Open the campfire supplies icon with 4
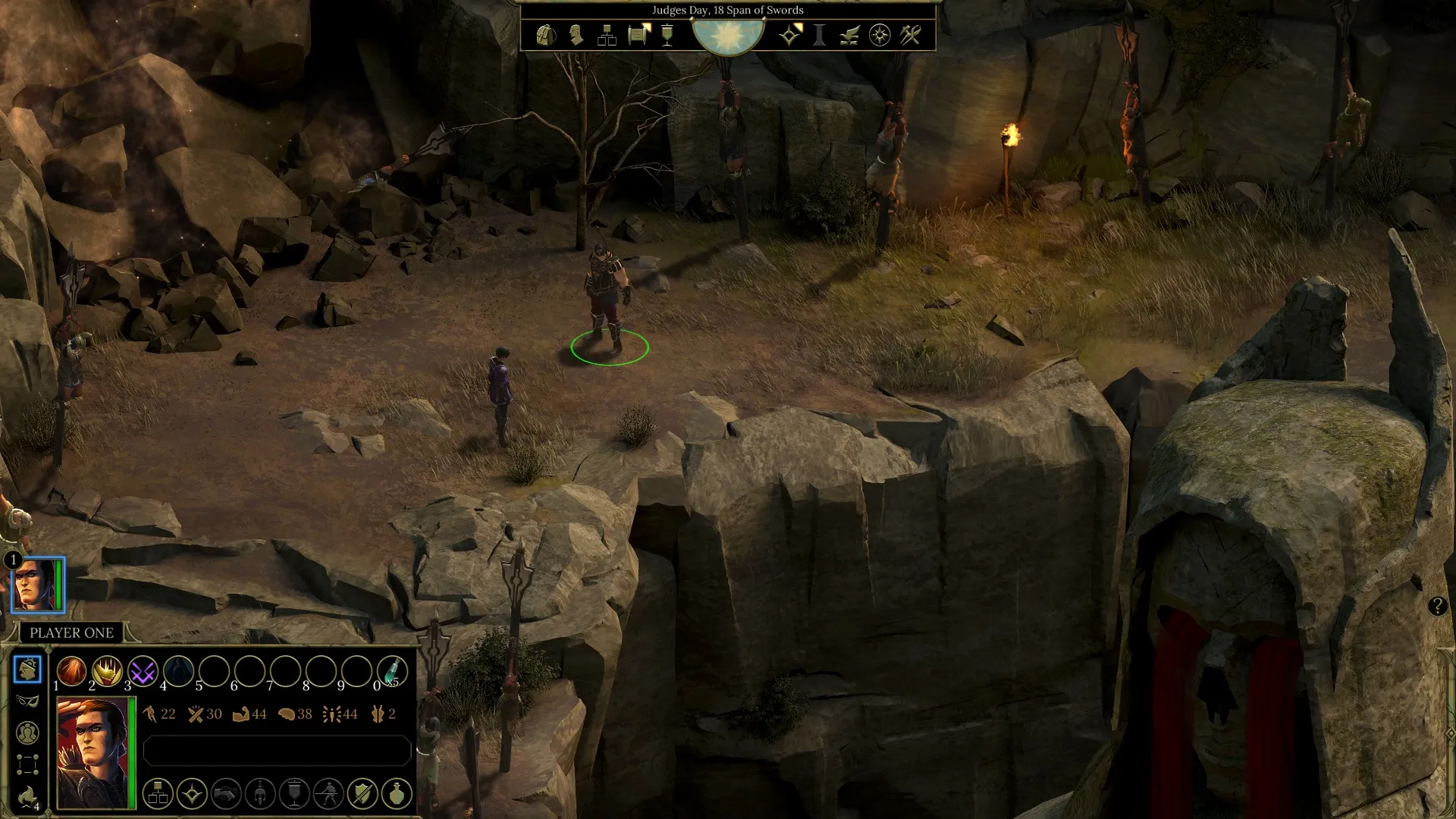1456x819 pixels. point(27,796)
